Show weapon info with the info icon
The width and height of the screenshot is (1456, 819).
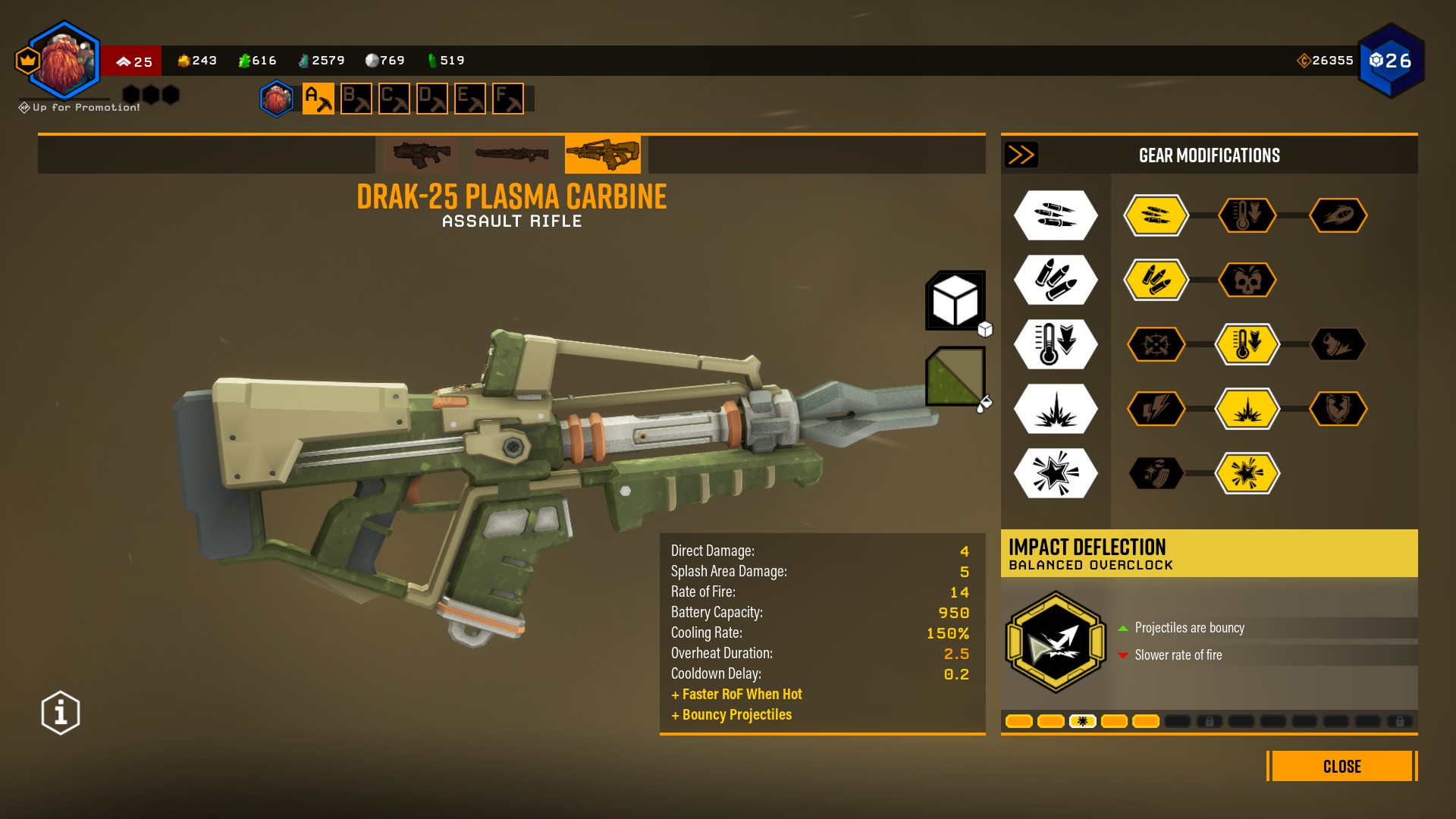tap(61, 713)
